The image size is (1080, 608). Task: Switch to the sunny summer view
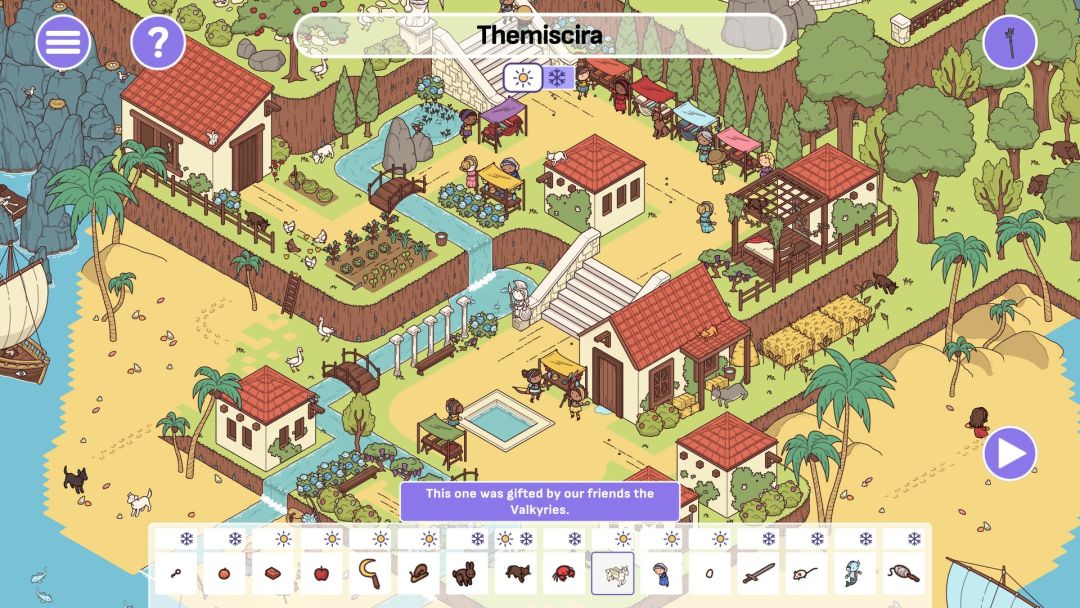pos(521,77)
